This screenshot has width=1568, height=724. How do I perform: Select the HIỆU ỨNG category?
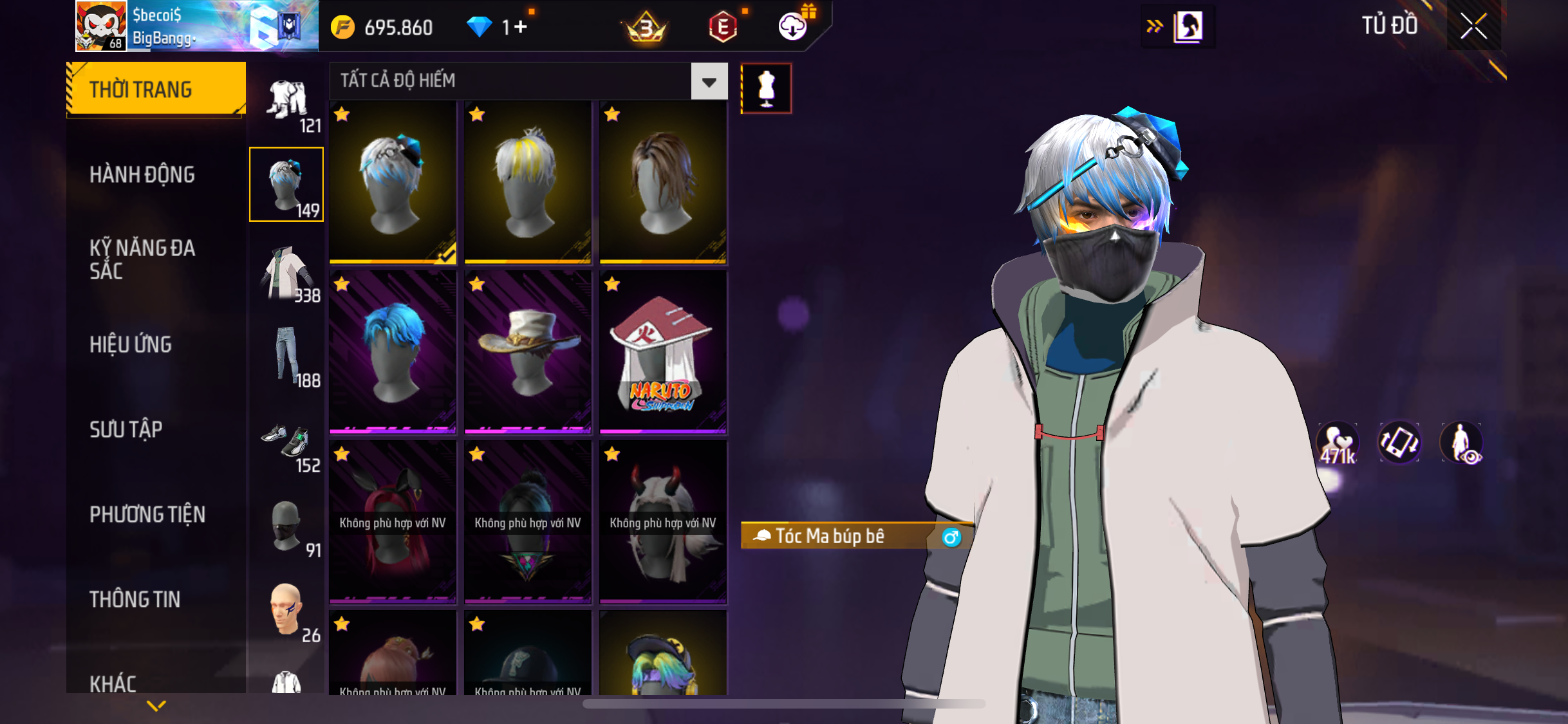131,344
